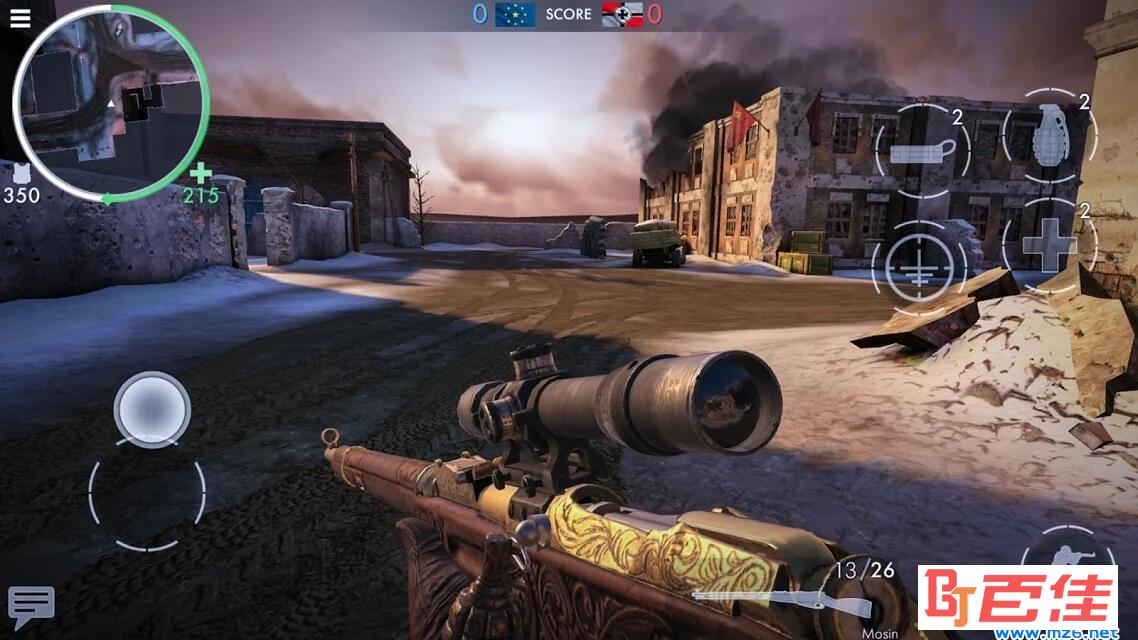The image size is (1138, 640).
Task: Open the hamburger menu
Action: [19, 19]
